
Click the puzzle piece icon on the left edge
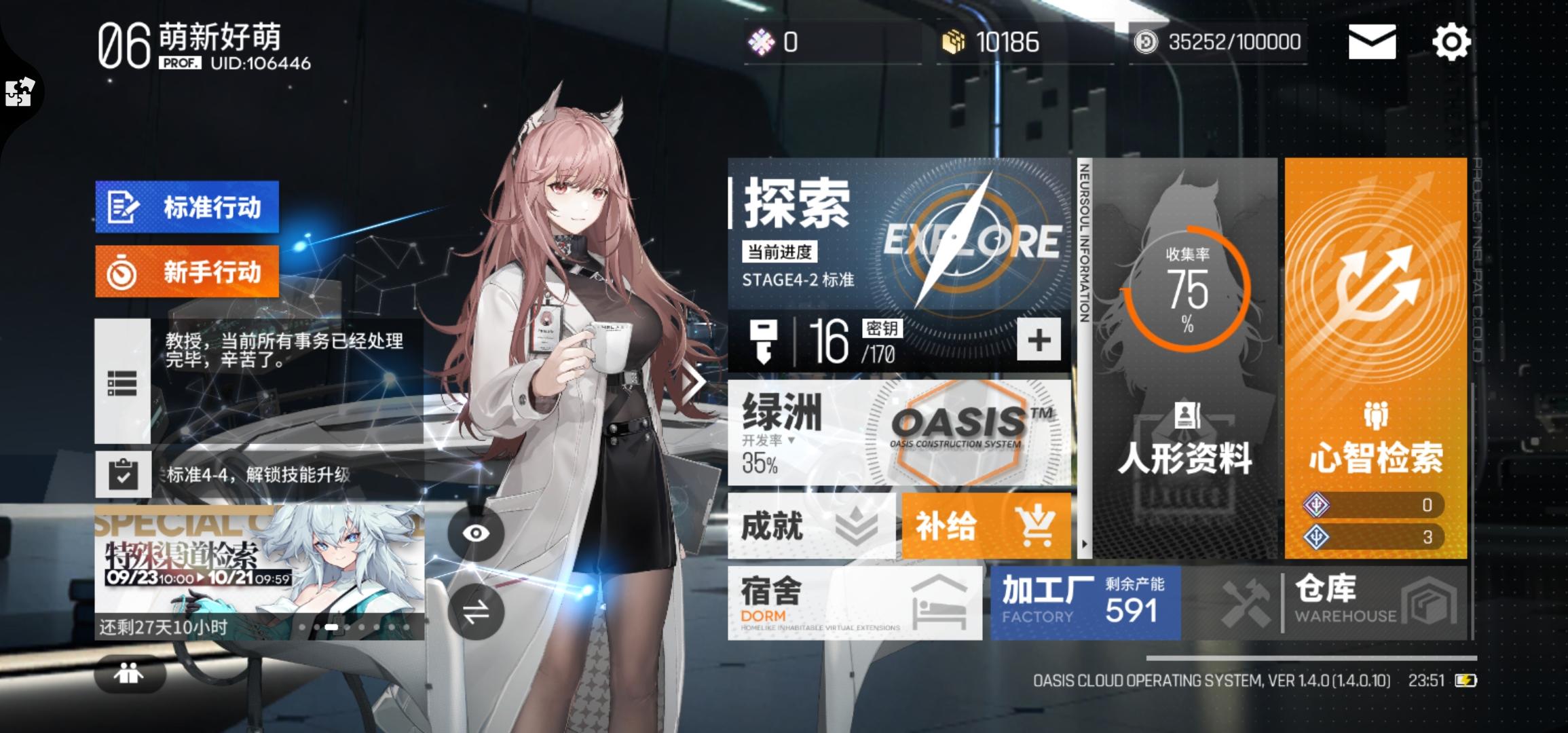click(x=18, y=92)
